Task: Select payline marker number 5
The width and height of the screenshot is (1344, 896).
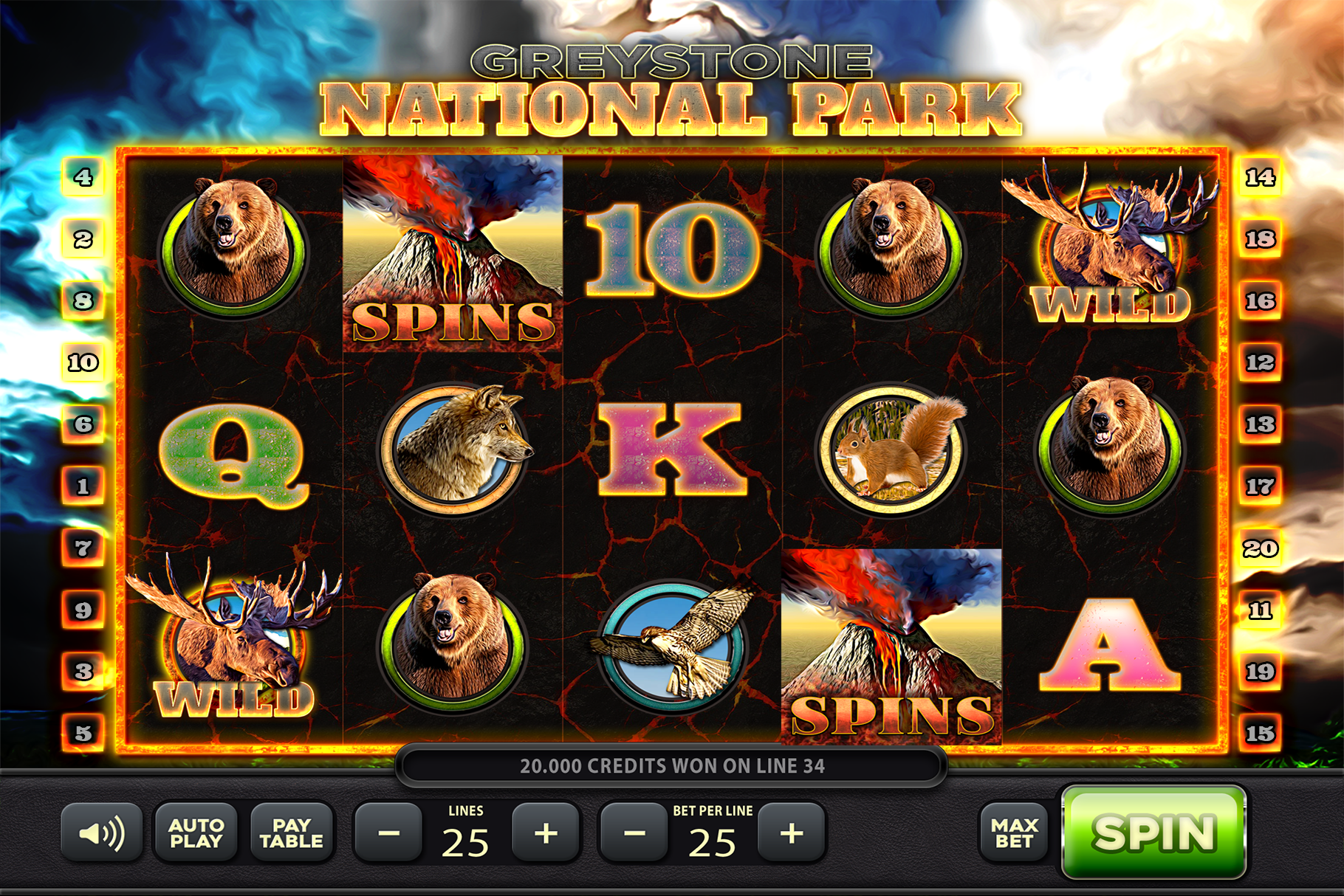Action: point(83,733)
